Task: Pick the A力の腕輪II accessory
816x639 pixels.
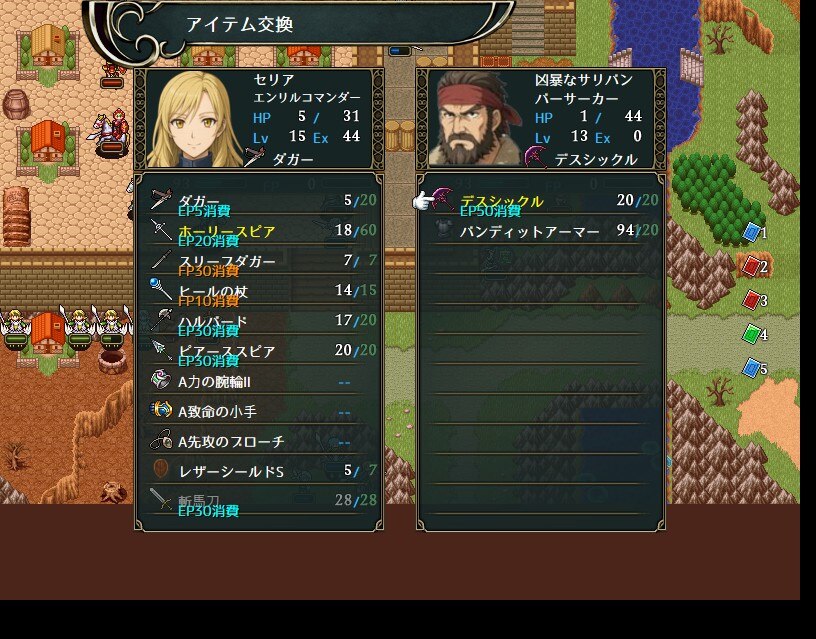Action: click(x=260, y=381)
